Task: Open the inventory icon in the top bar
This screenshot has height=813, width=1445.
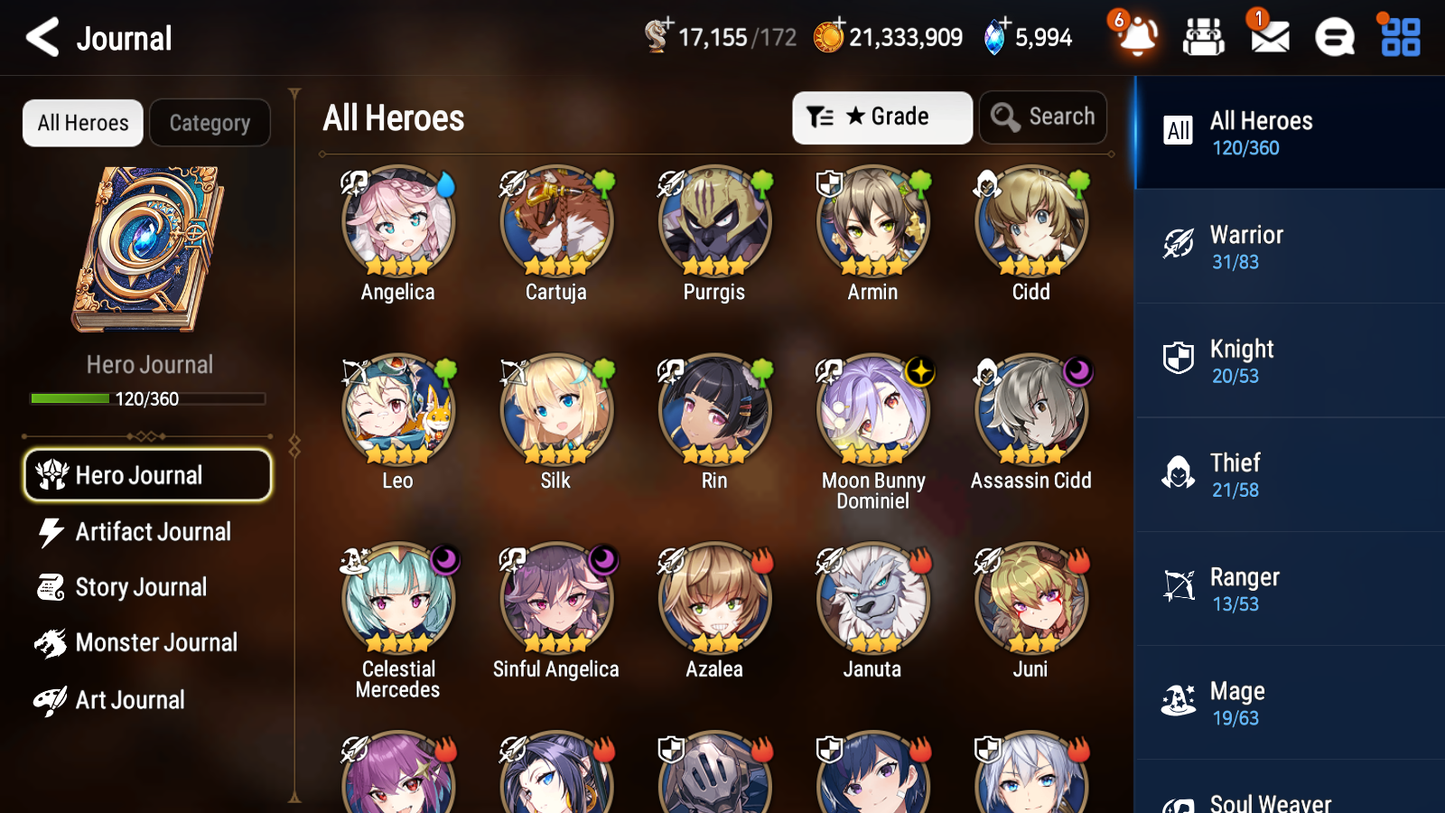Action: click(1203, 36)
